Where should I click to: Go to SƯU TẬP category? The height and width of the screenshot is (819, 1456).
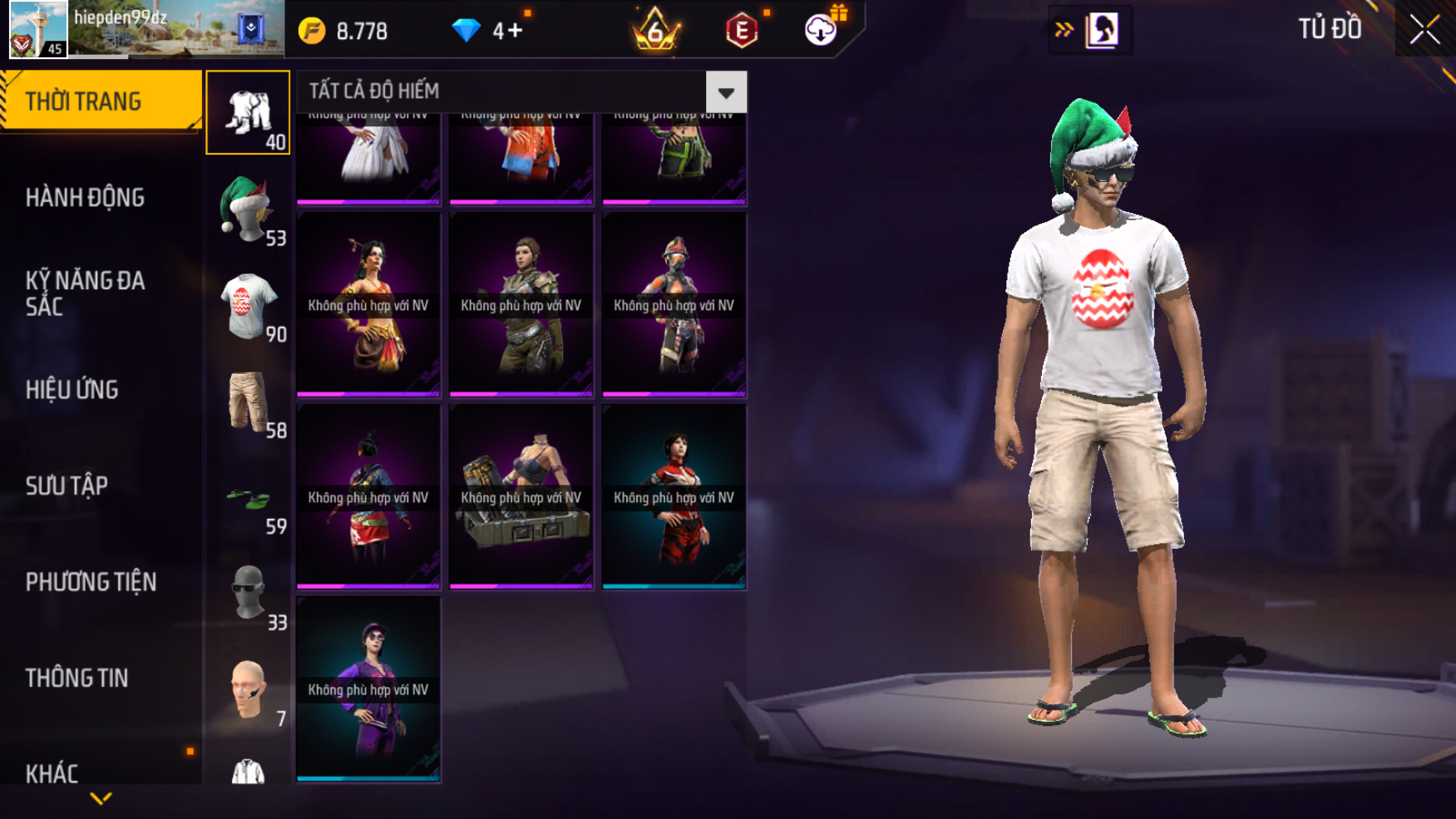(x=67, y=486)
